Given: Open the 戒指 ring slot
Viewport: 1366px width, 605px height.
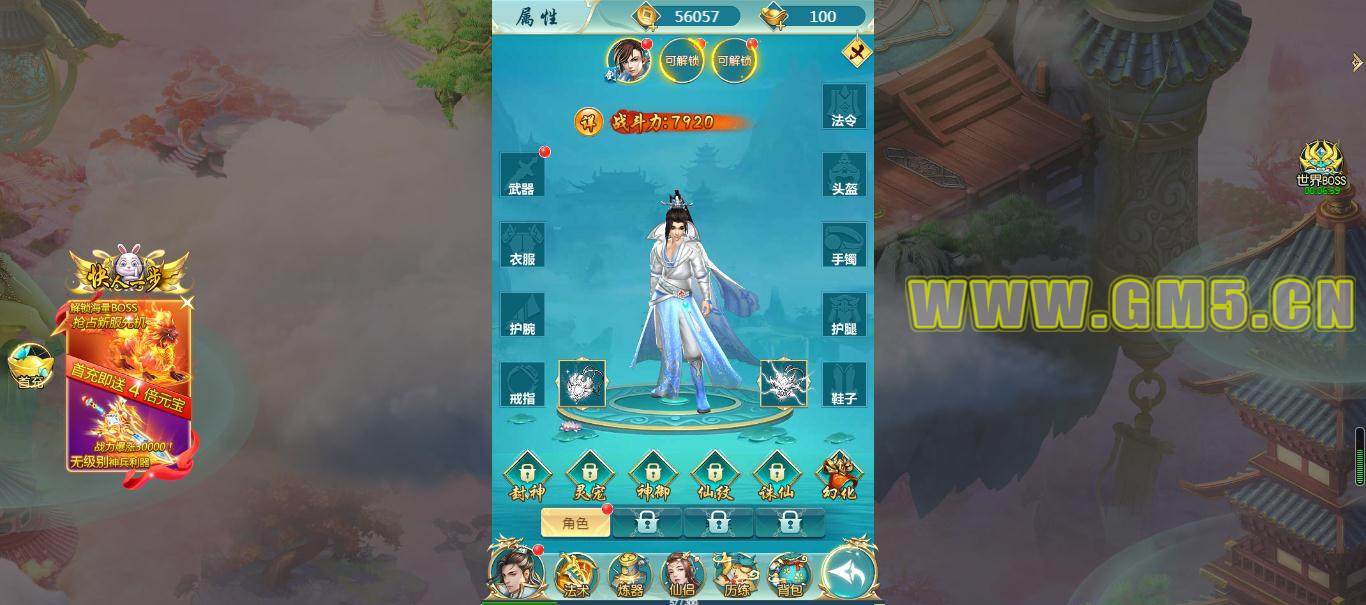Looking at the screenshot, I should [522, 384].
